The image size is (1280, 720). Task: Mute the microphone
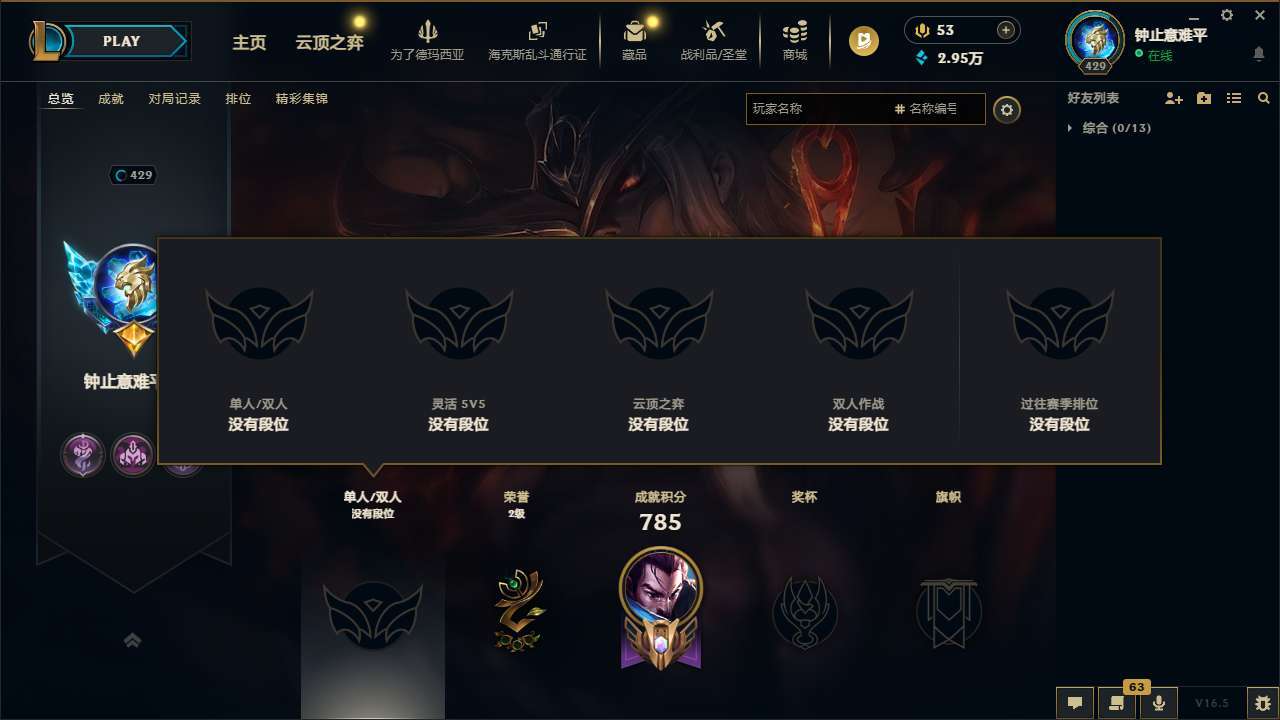tap(1159, 703)
